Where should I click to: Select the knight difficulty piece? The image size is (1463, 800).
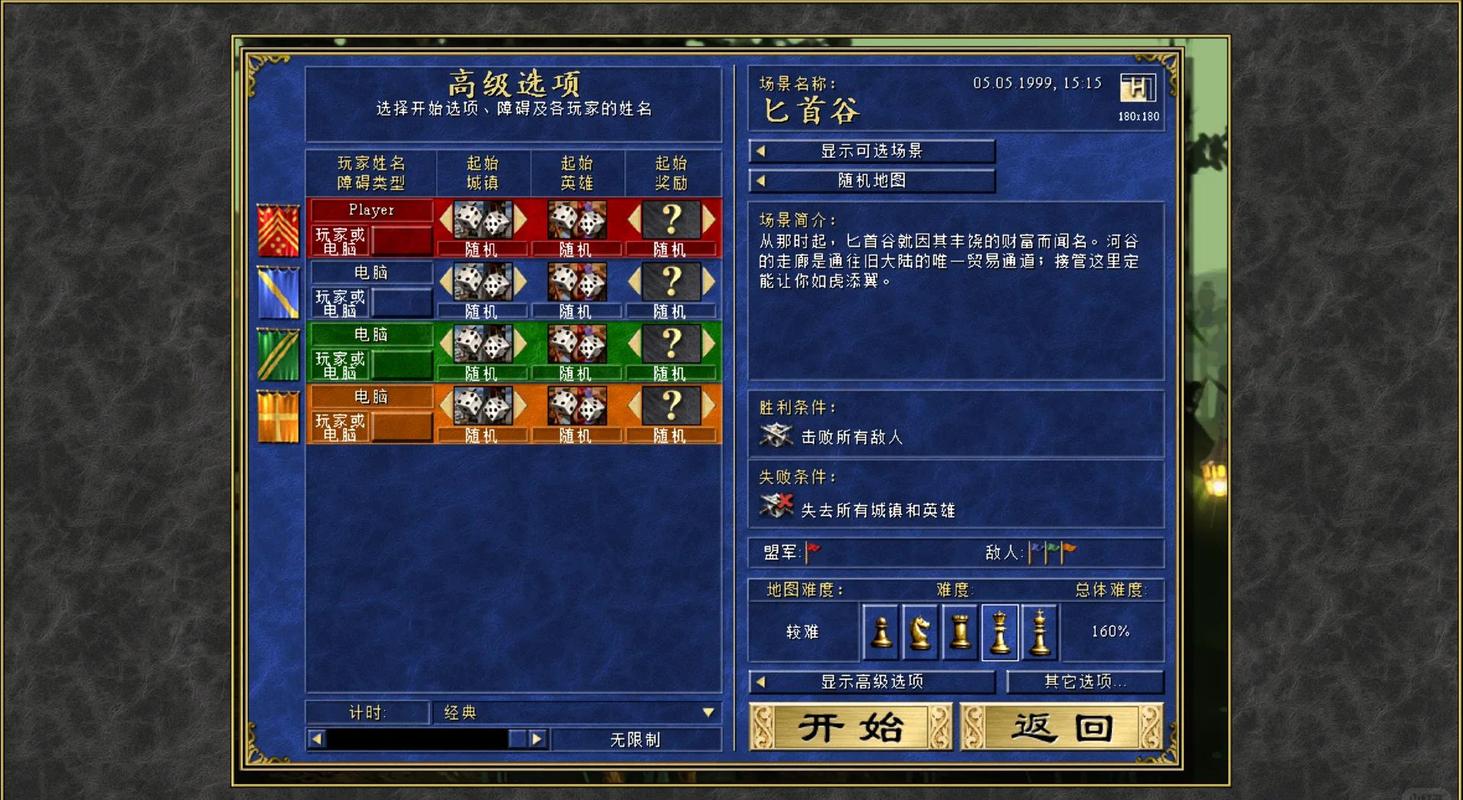pyautogui.click(x=919, y=632)
